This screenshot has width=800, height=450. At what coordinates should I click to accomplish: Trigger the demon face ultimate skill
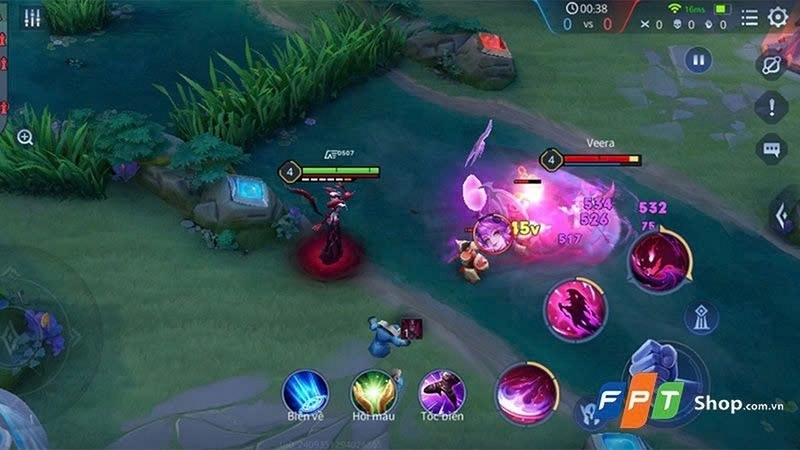(658, 260)
